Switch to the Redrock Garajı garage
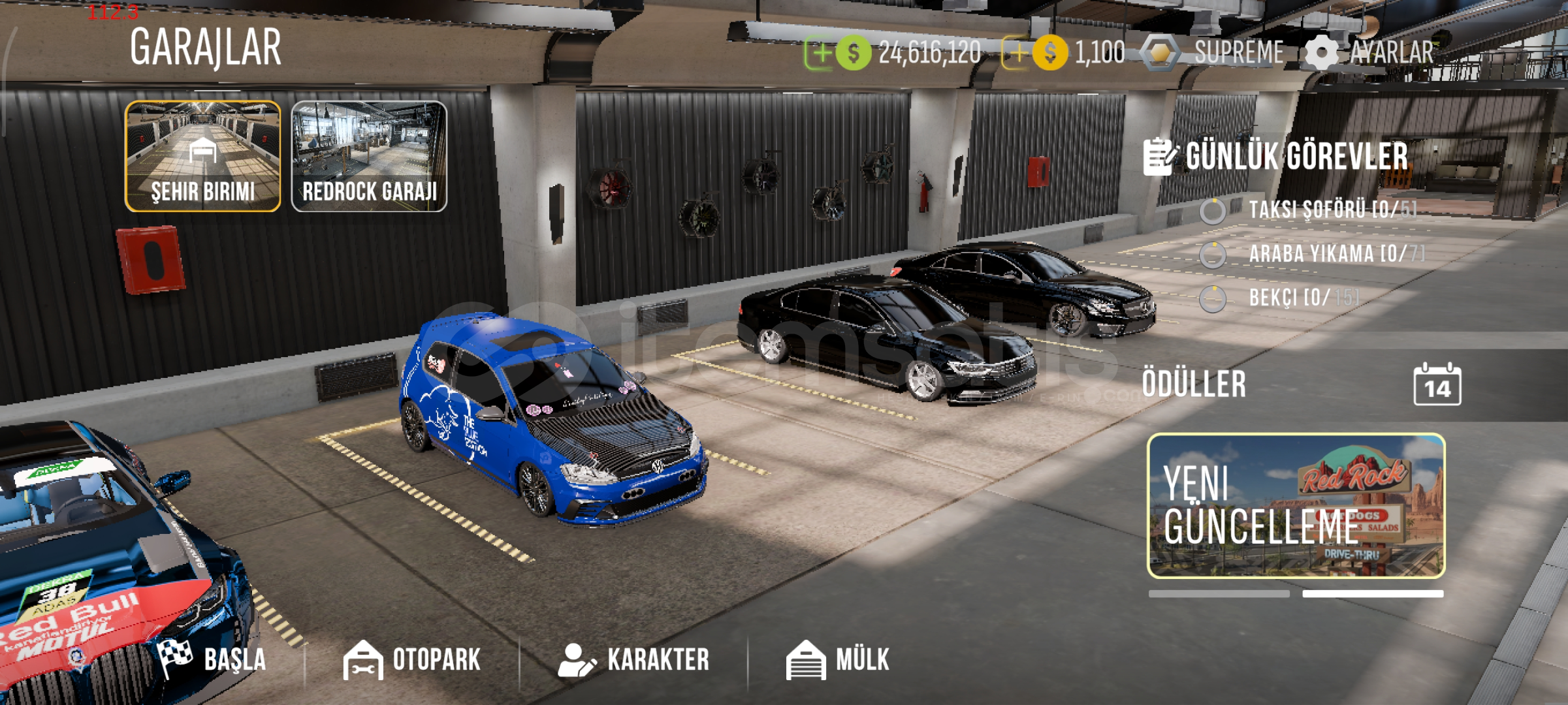 pos(369,157)
